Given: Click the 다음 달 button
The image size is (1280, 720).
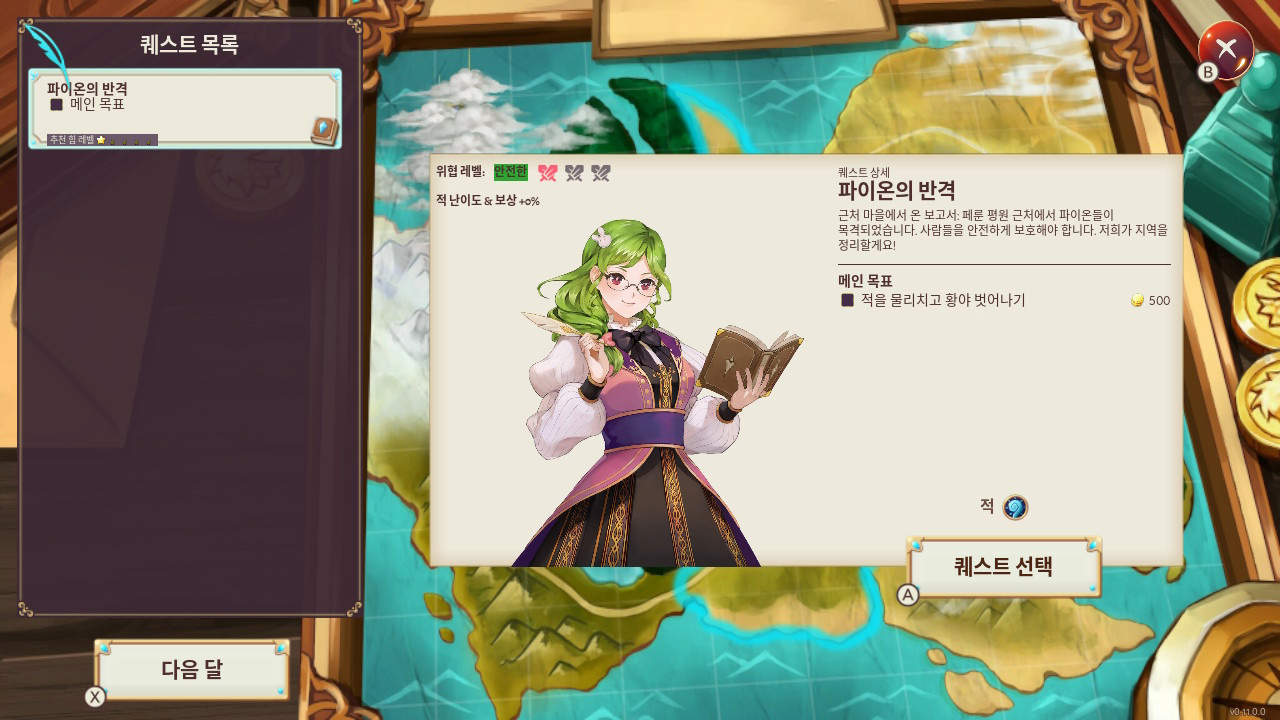Looking at the screenshot, I should tap(192, 670).
